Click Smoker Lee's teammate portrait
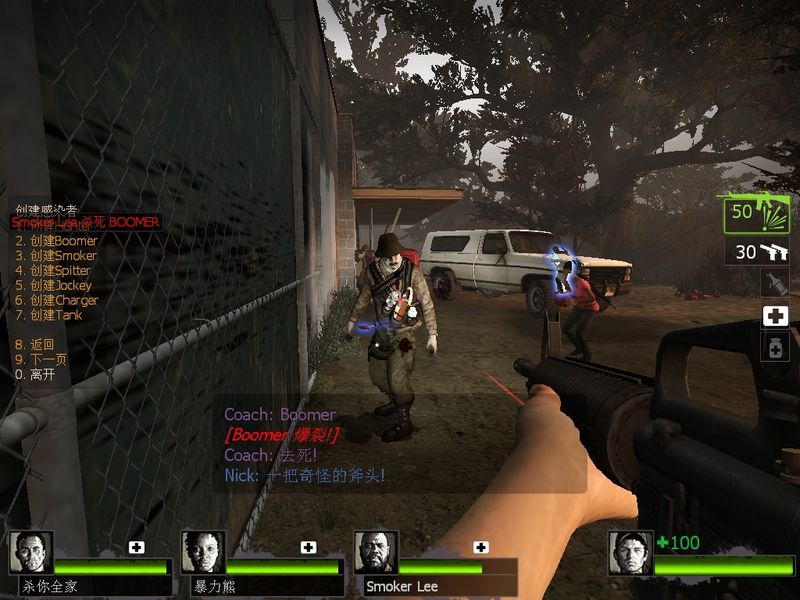Image resolution: width=800 pixels, height=600 pixels. tap(376, 553)
